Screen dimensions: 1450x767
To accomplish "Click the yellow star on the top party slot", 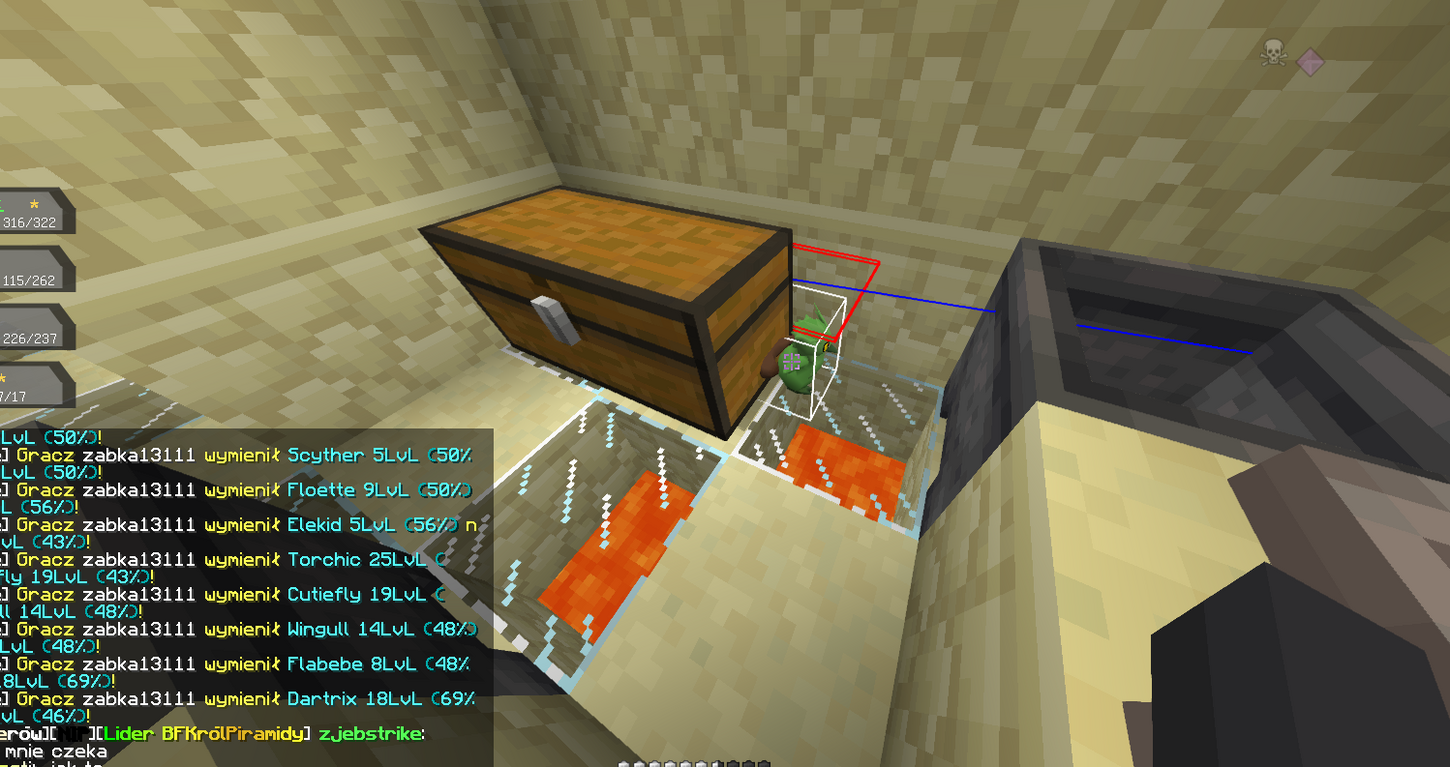I will click(x=35, y=203).
